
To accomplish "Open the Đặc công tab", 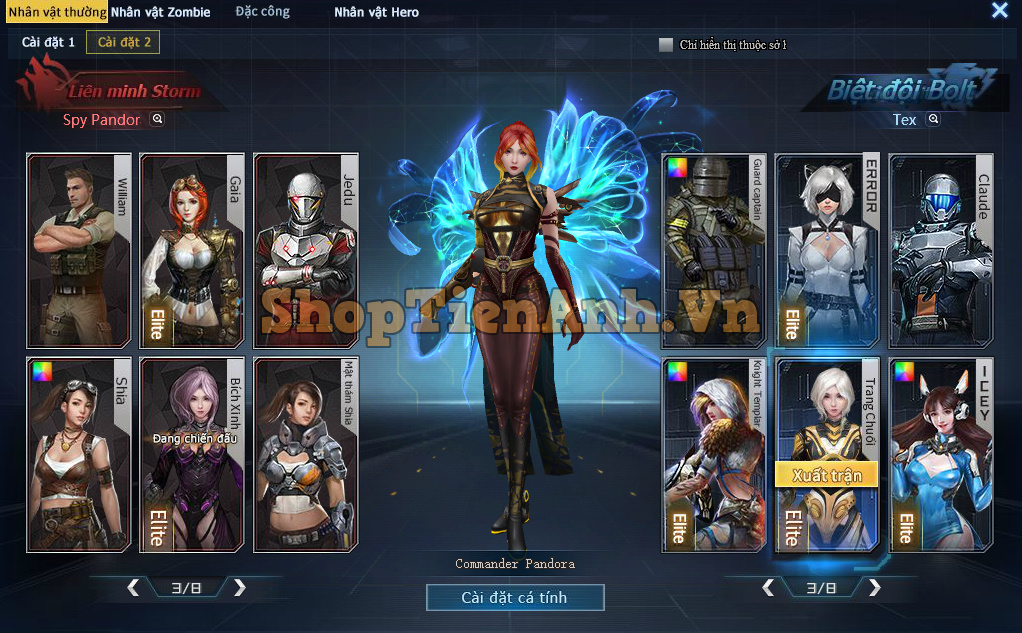I will pyautogui.click(x=262, y=12).
